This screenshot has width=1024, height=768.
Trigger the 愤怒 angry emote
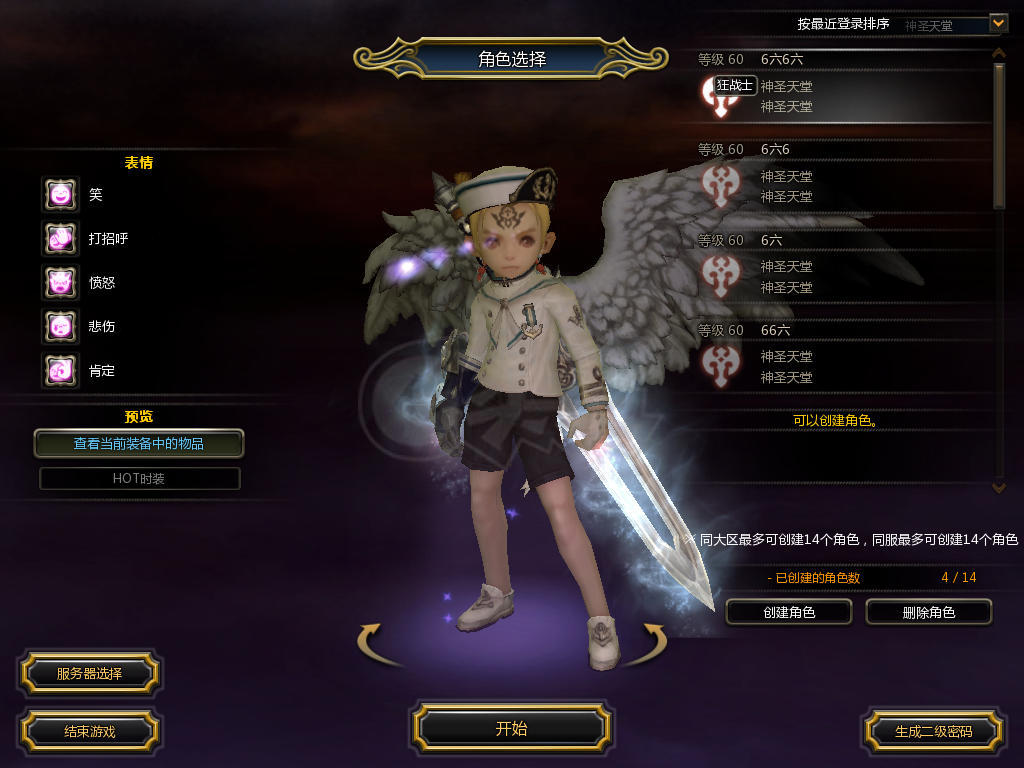[60, 282]
